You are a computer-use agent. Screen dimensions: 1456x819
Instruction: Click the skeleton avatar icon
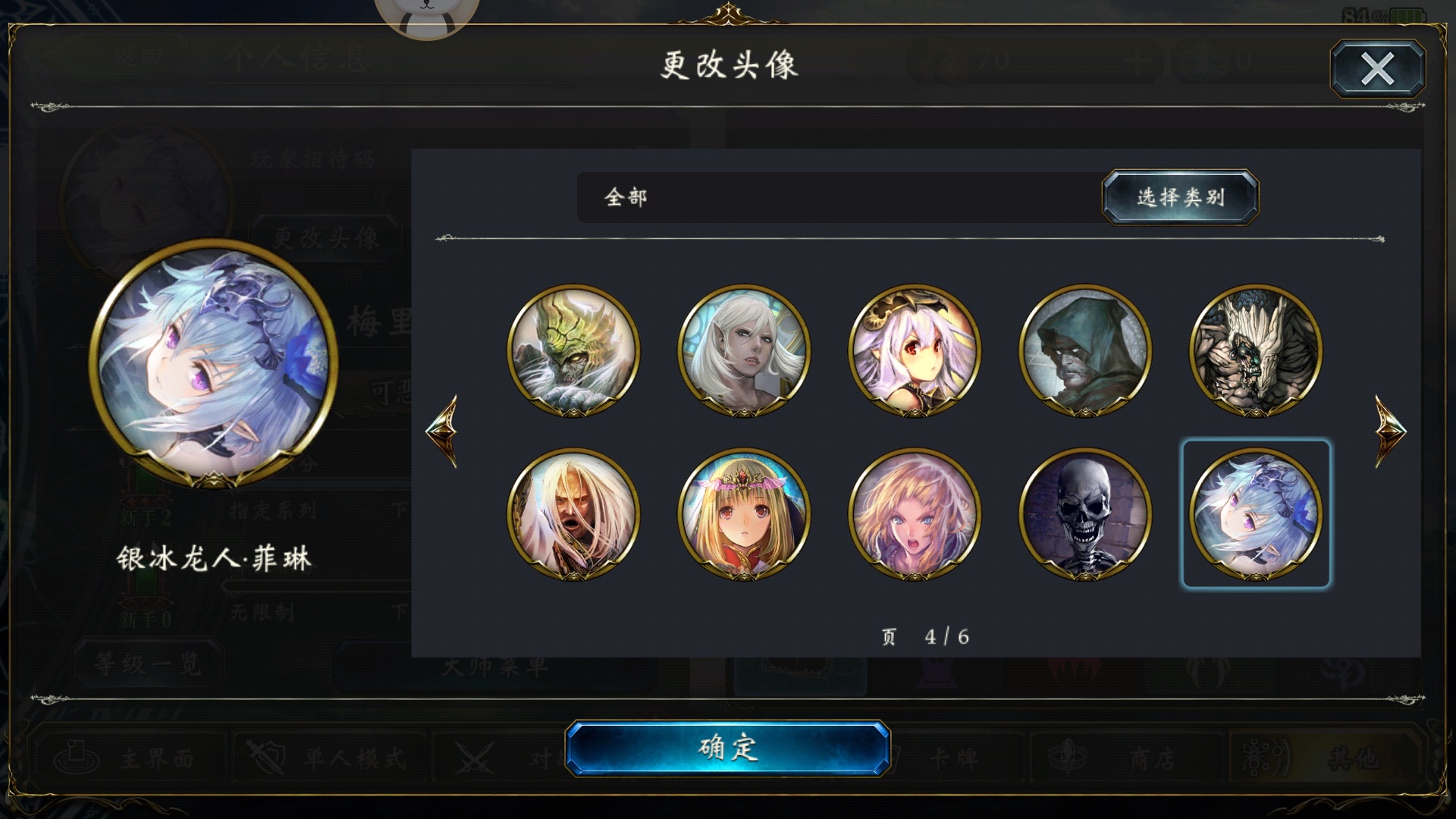(1084, 513)
